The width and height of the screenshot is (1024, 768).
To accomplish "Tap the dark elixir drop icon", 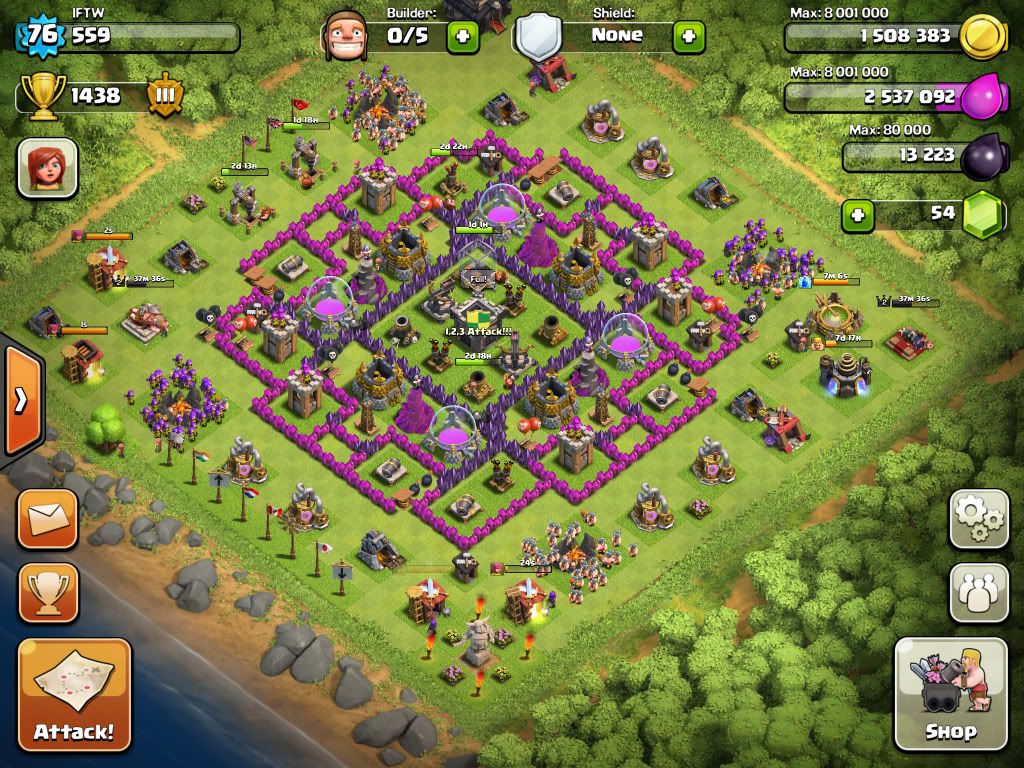I will coord(984,157).
